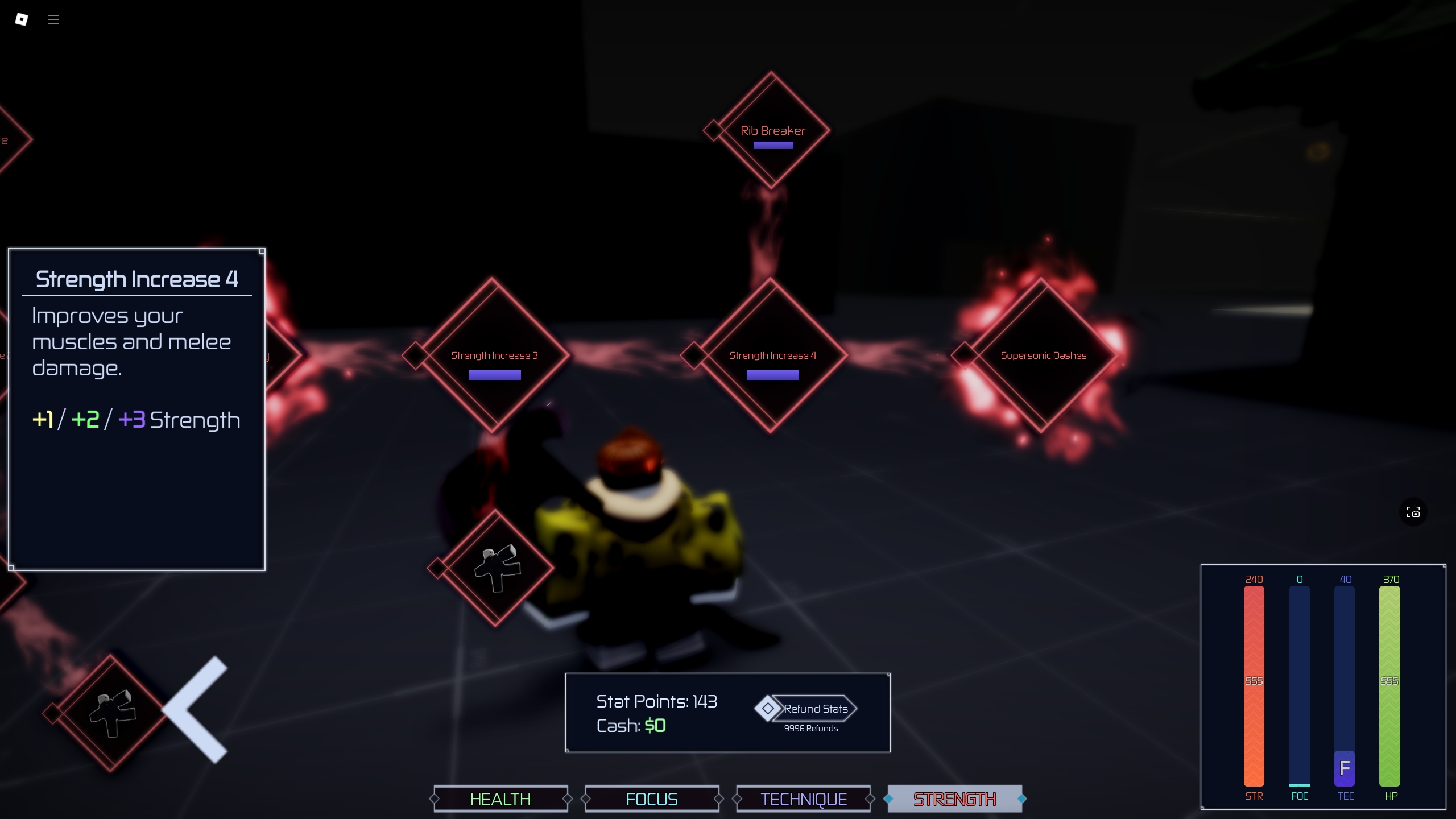Click the character-figure skill node near the player
The width and height of the screenshot is (1456, 819).
(496, 569)
